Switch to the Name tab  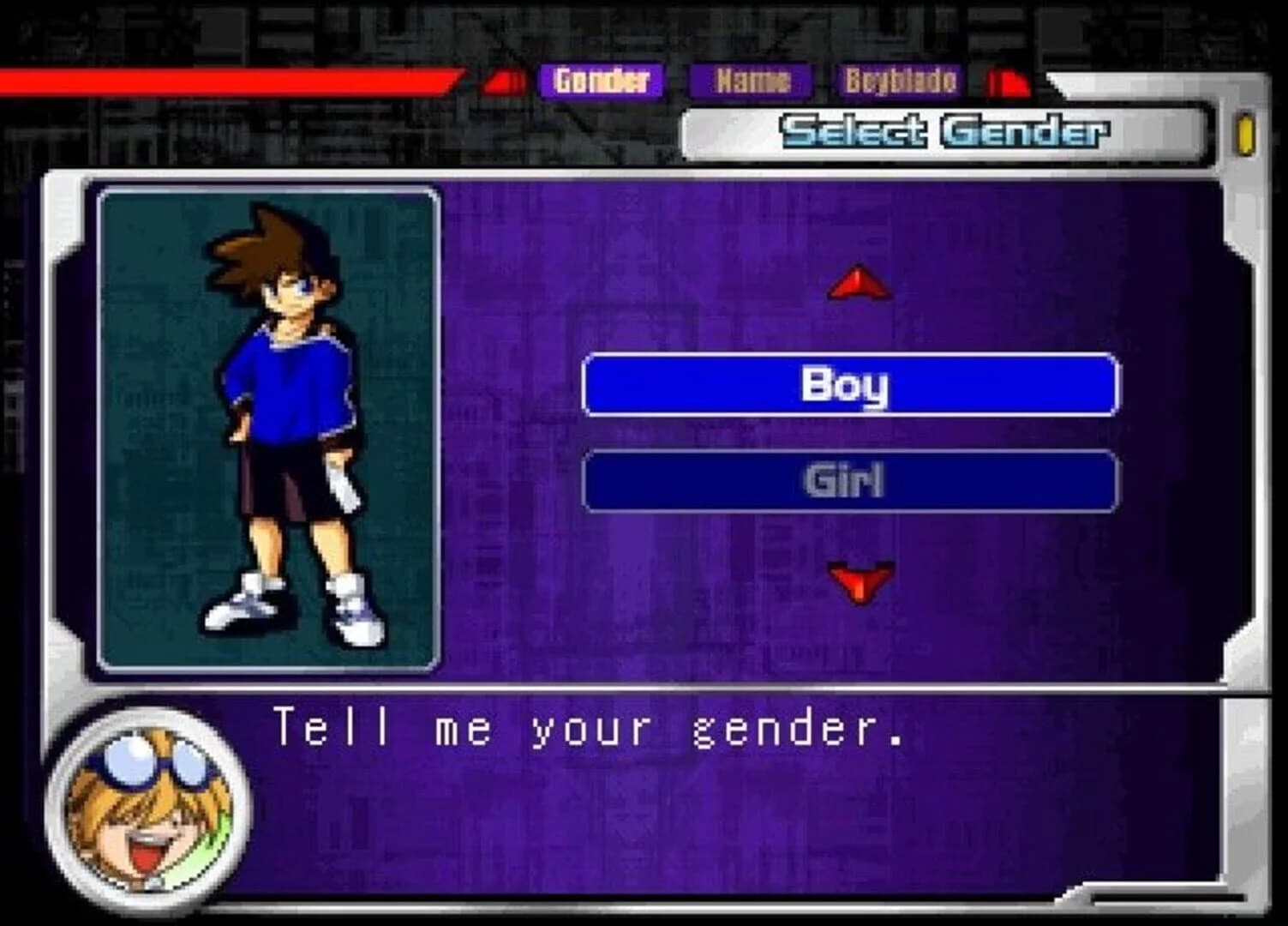(750, 82)
